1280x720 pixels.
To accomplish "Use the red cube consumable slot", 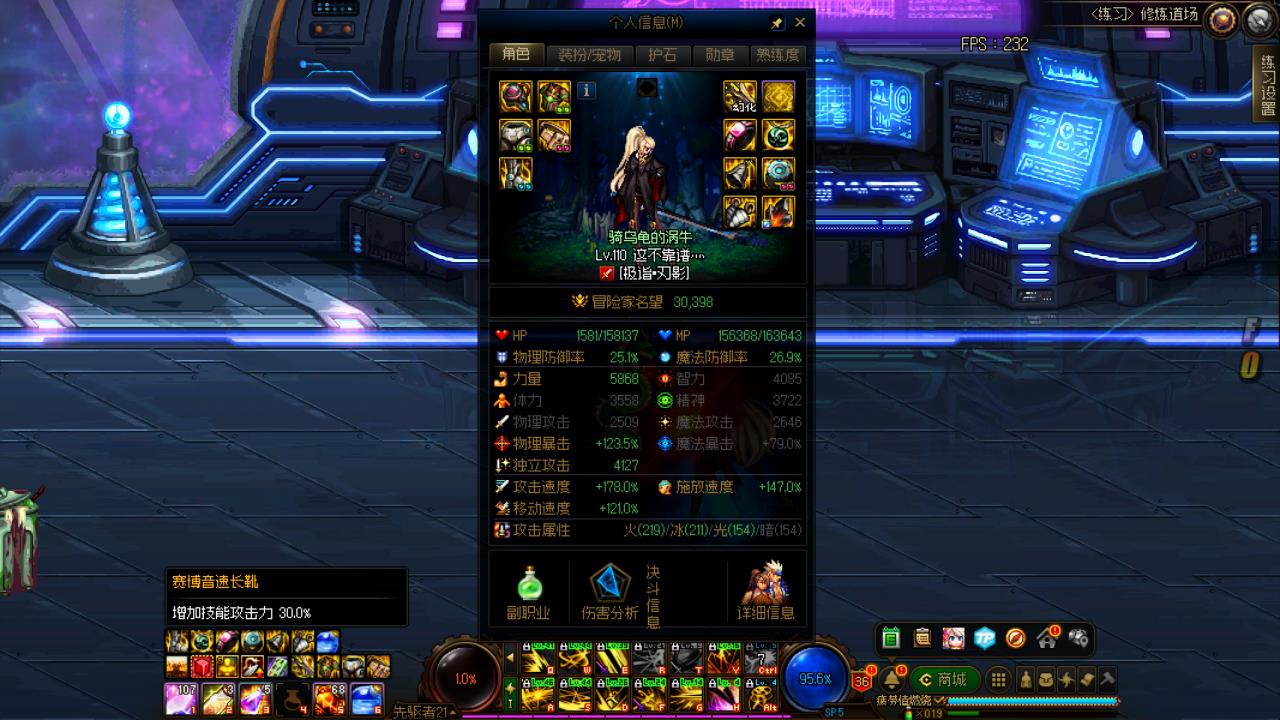I will click(x=202, y=667).
